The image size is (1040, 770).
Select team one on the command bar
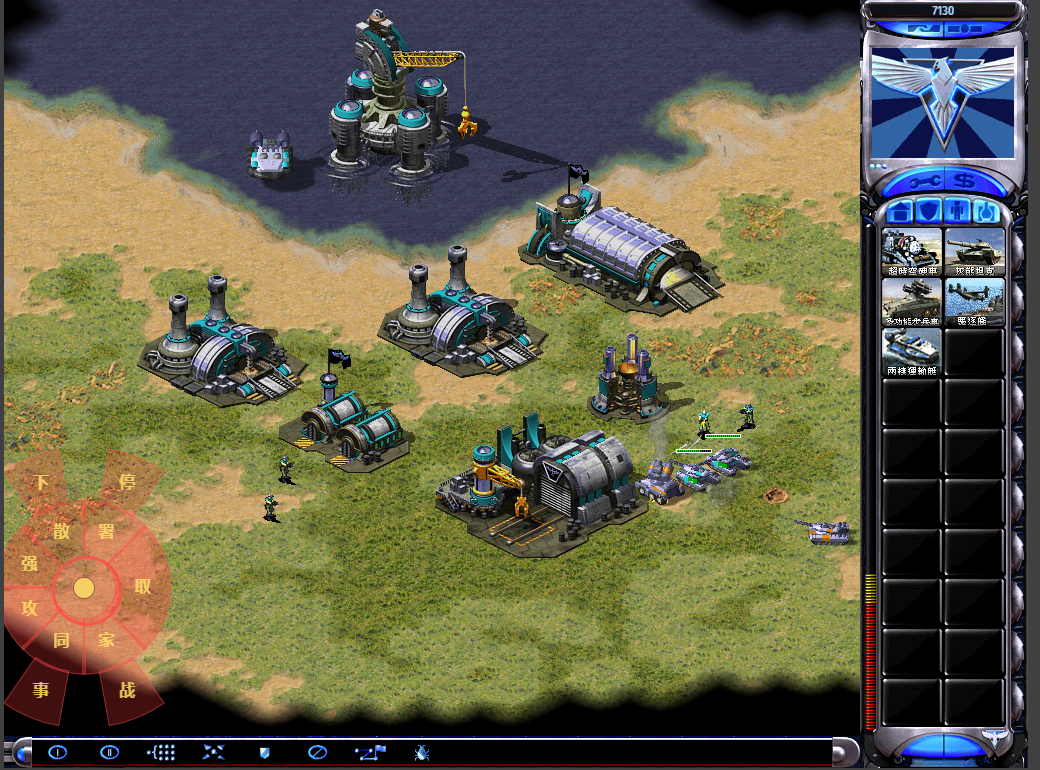coord(57,752)
